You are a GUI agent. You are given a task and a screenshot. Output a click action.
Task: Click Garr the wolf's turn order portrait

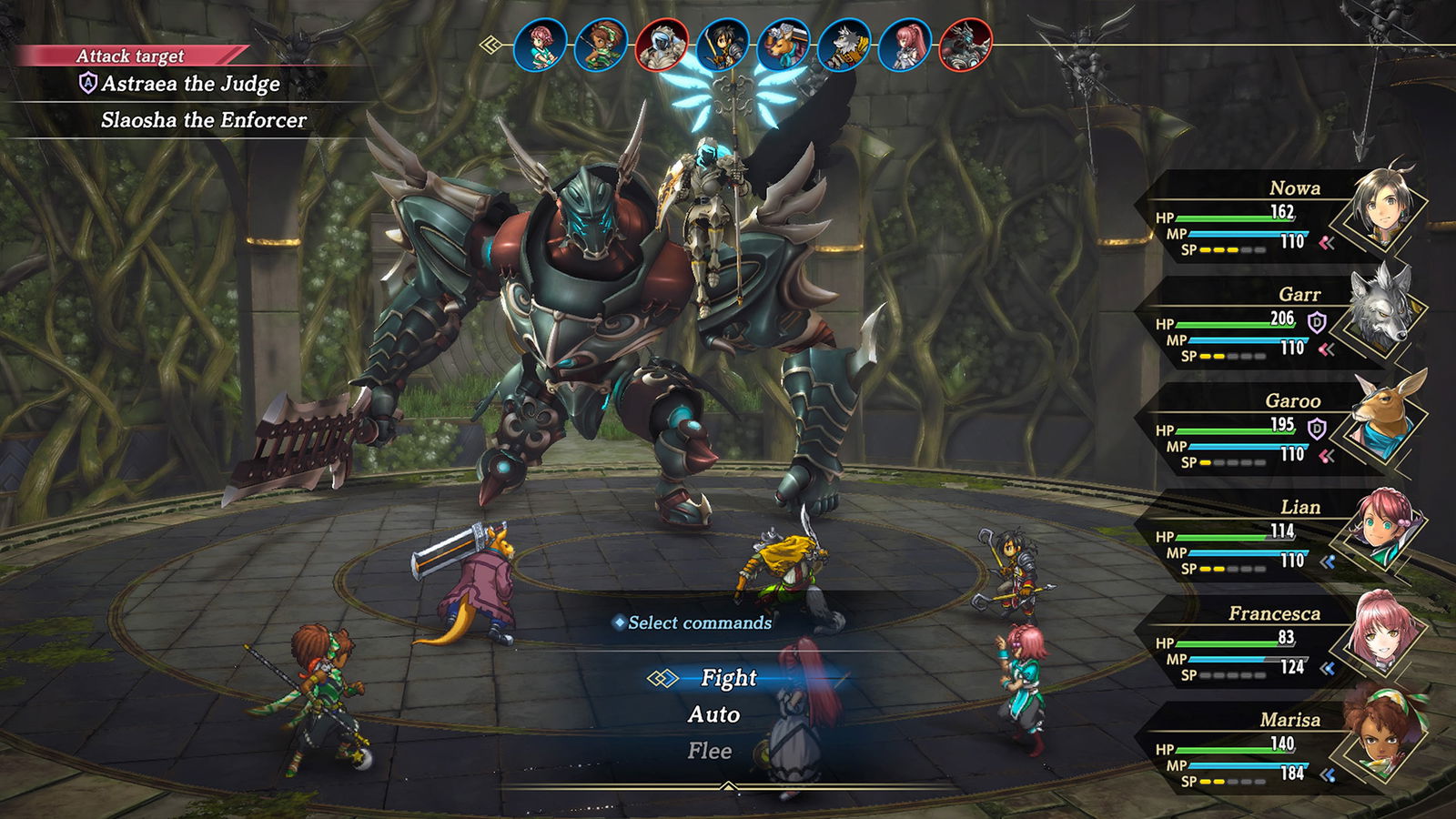pos(844,45)
